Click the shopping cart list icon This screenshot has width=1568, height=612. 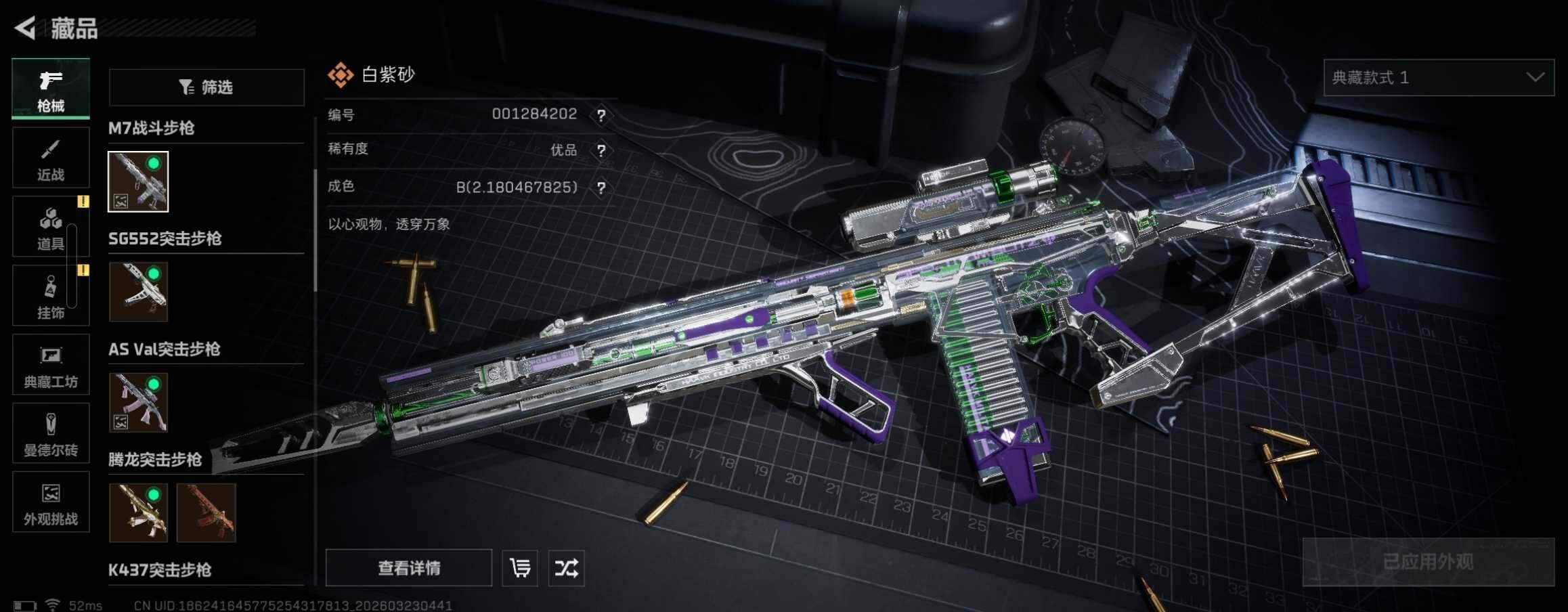tap(520, 568)
